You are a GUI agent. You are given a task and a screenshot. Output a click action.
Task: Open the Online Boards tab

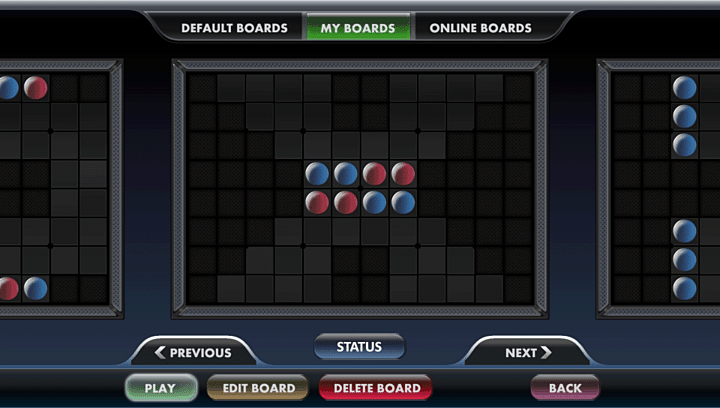480,28
